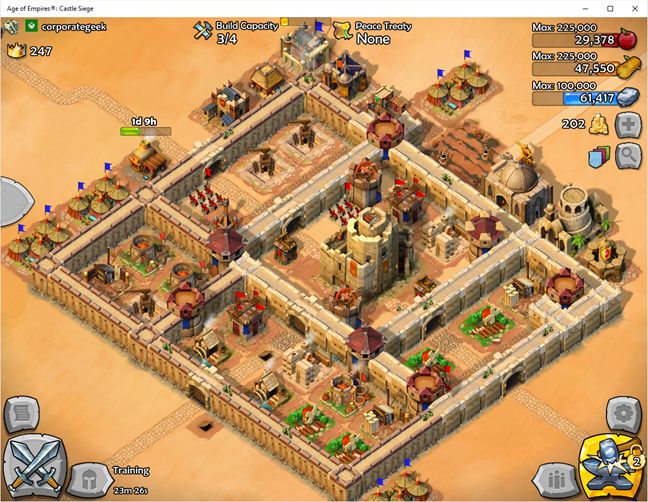Add gold with the plus button
The width and height of the screenshot is (648, 502).
tap(629, 125)
